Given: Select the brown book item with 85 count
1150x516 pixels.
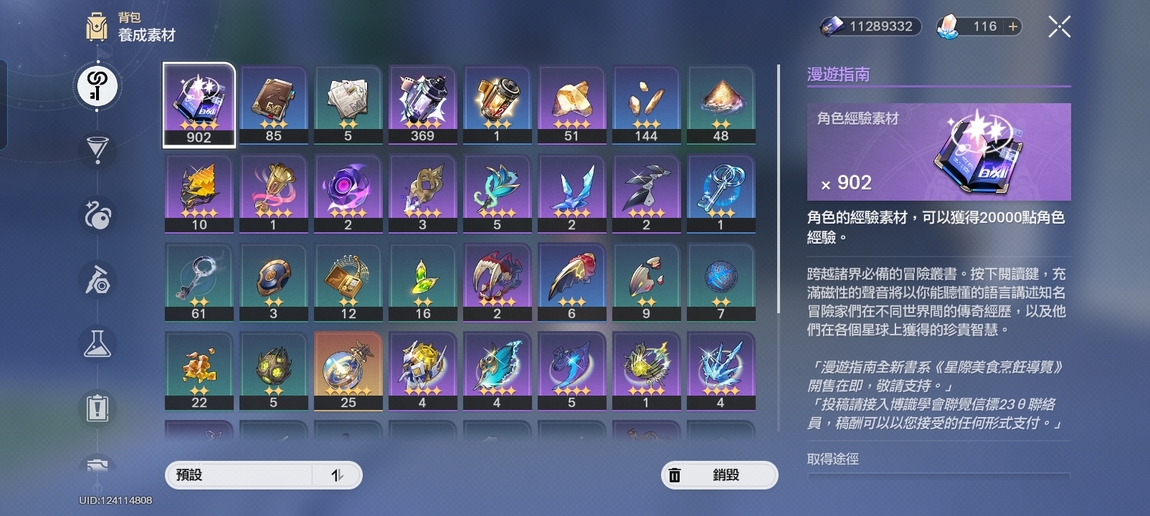Looking at the screenshot, I should tap(273, 105).
